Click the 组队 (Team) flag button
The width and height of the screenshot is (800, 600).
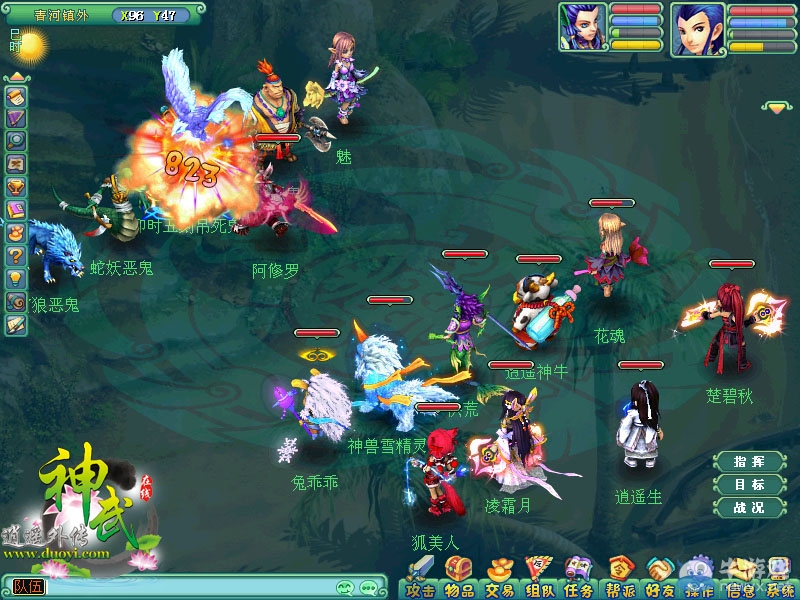click(x=539, y=579)
